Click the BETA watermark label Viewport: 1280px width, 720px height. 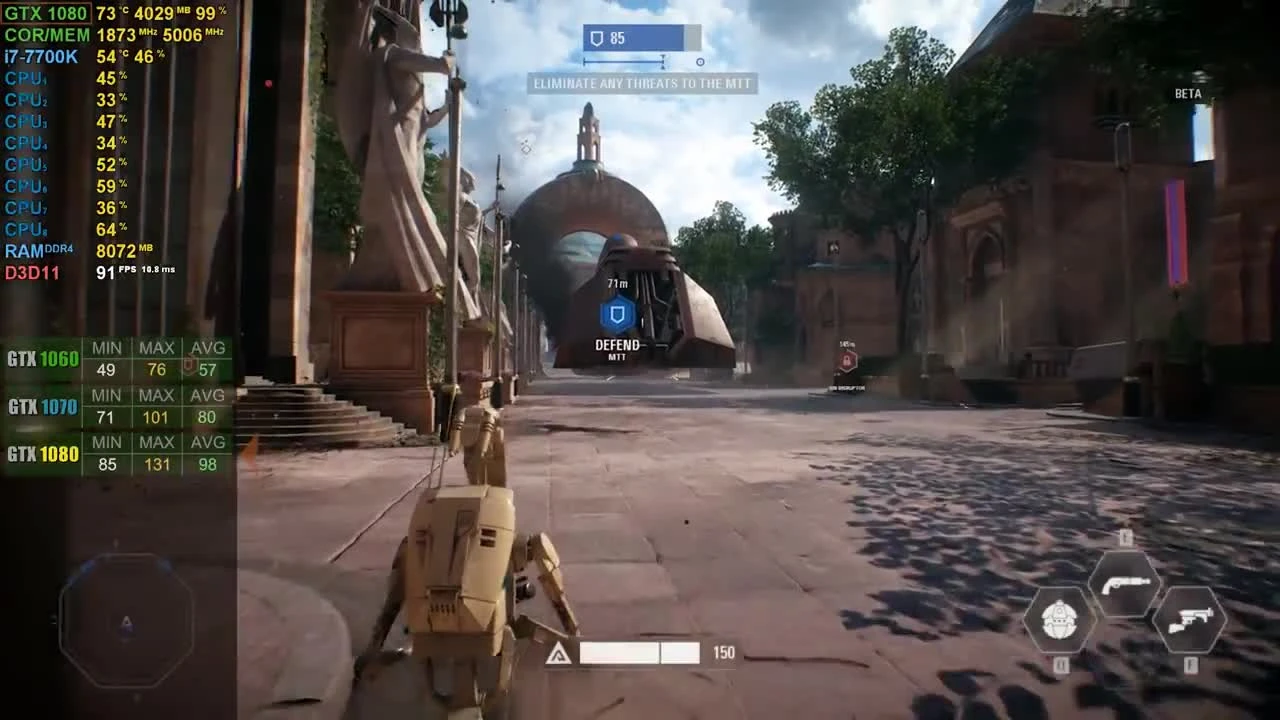click(1189, 93)
